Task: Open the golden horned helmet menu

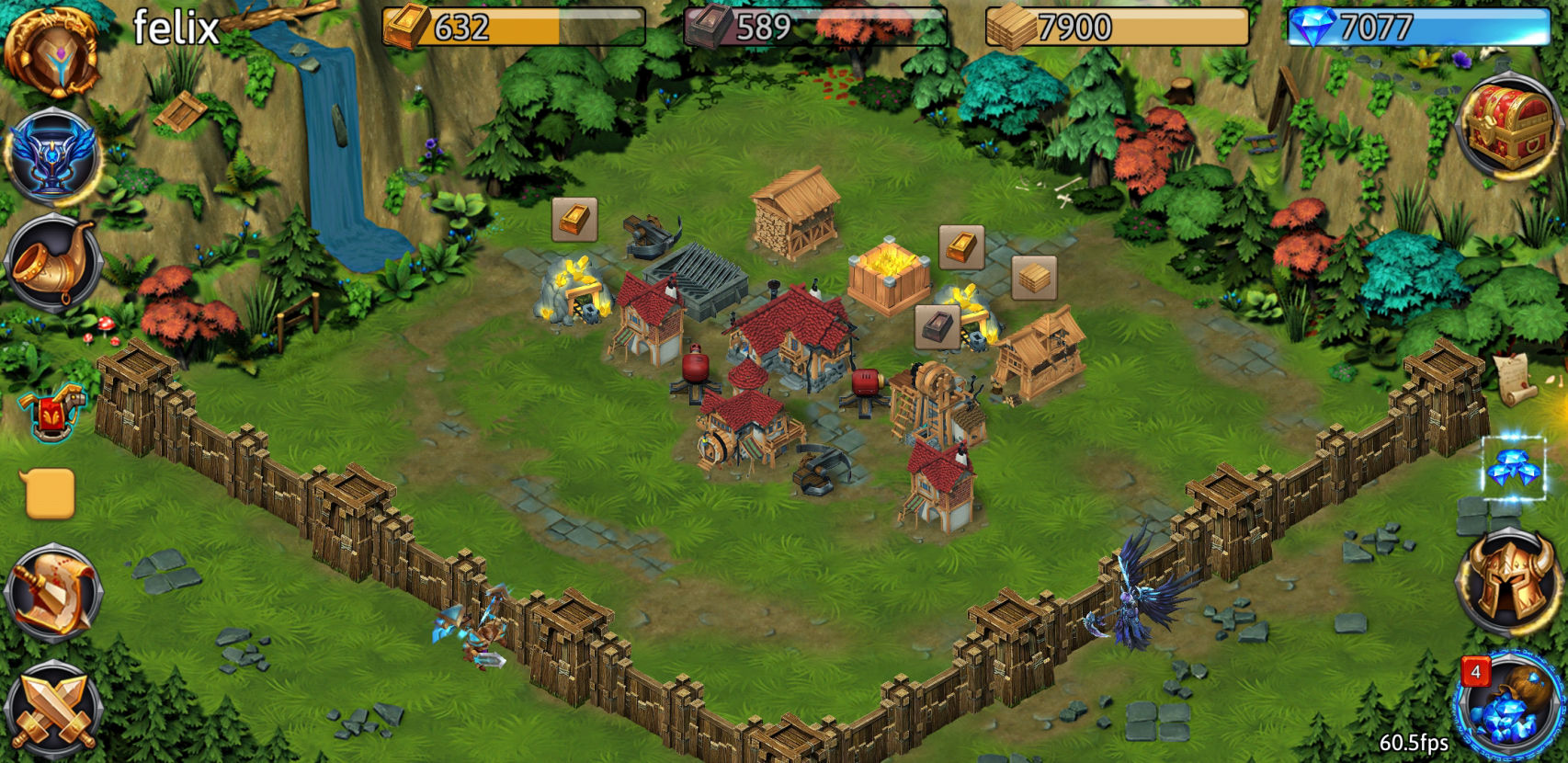Action: (1508, 581)
